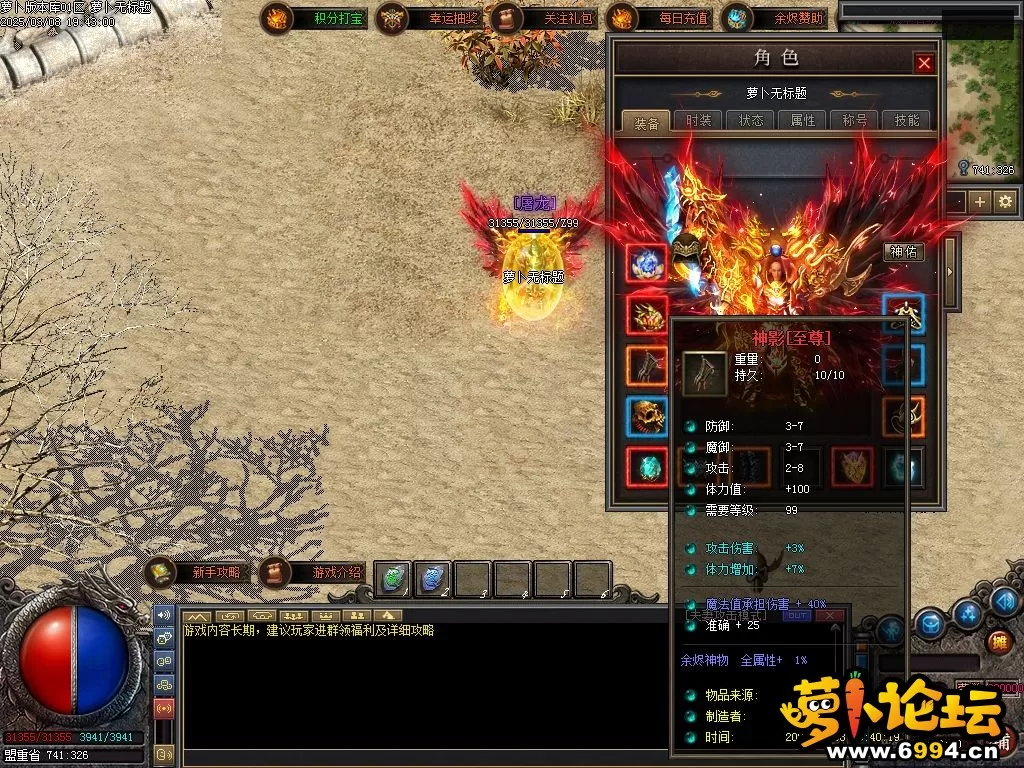1024x768 pixels.
Task: Open the 每日充值 daily recharge
Action: [x=654, y=18]
